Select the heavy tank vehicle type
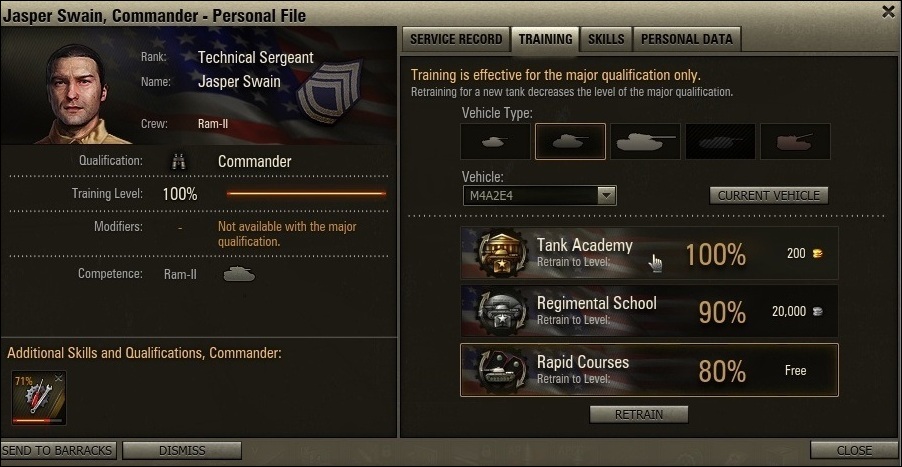The height and width of the screenshot is (467, 902). click(645, 142)
